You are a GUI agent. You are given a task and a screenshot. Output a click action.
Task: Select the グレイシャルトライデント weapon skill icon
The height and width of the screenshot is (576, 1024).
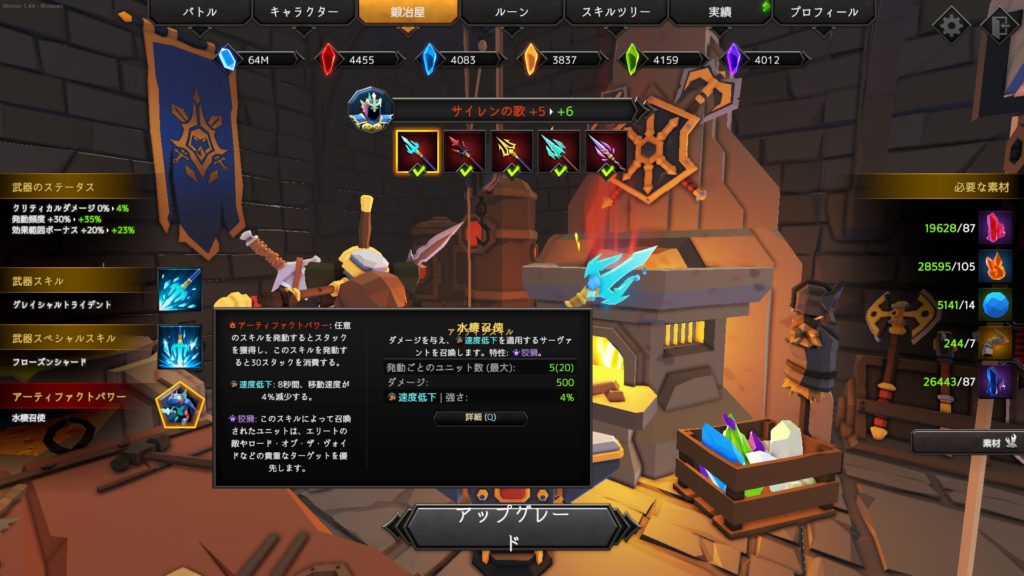(180, 290)
